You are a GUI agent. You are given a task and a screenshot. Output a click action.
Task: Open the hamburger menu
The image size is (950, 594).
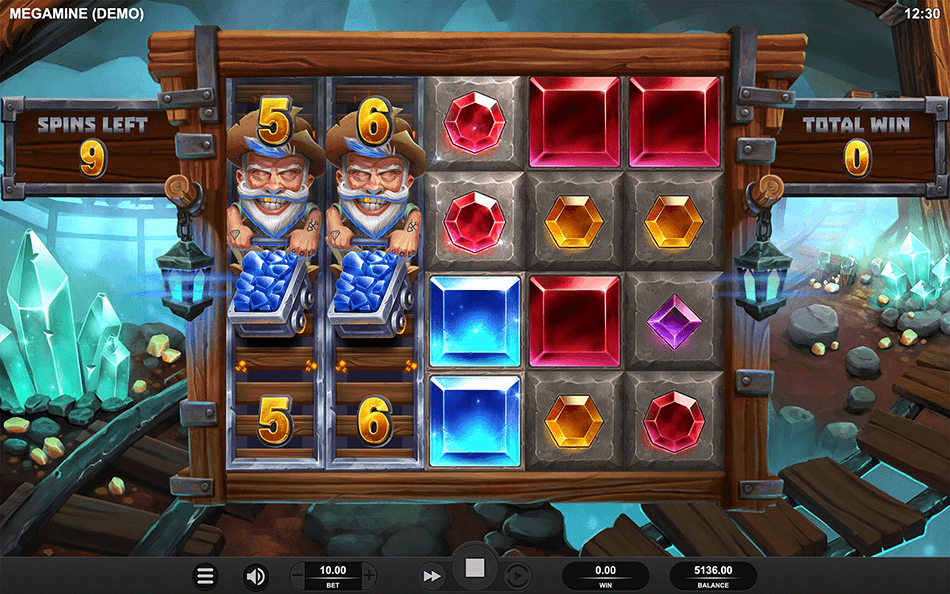(x=205, y=576)
